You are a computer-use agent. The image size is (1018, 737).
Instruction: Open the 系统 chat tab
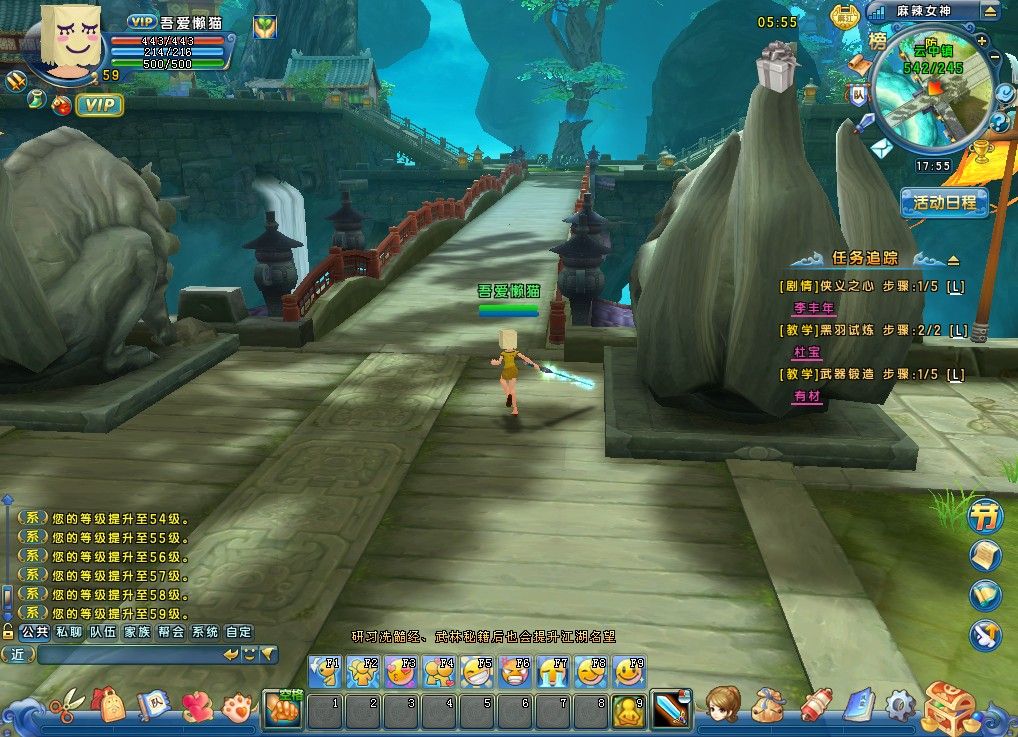[x=205, y=632]
